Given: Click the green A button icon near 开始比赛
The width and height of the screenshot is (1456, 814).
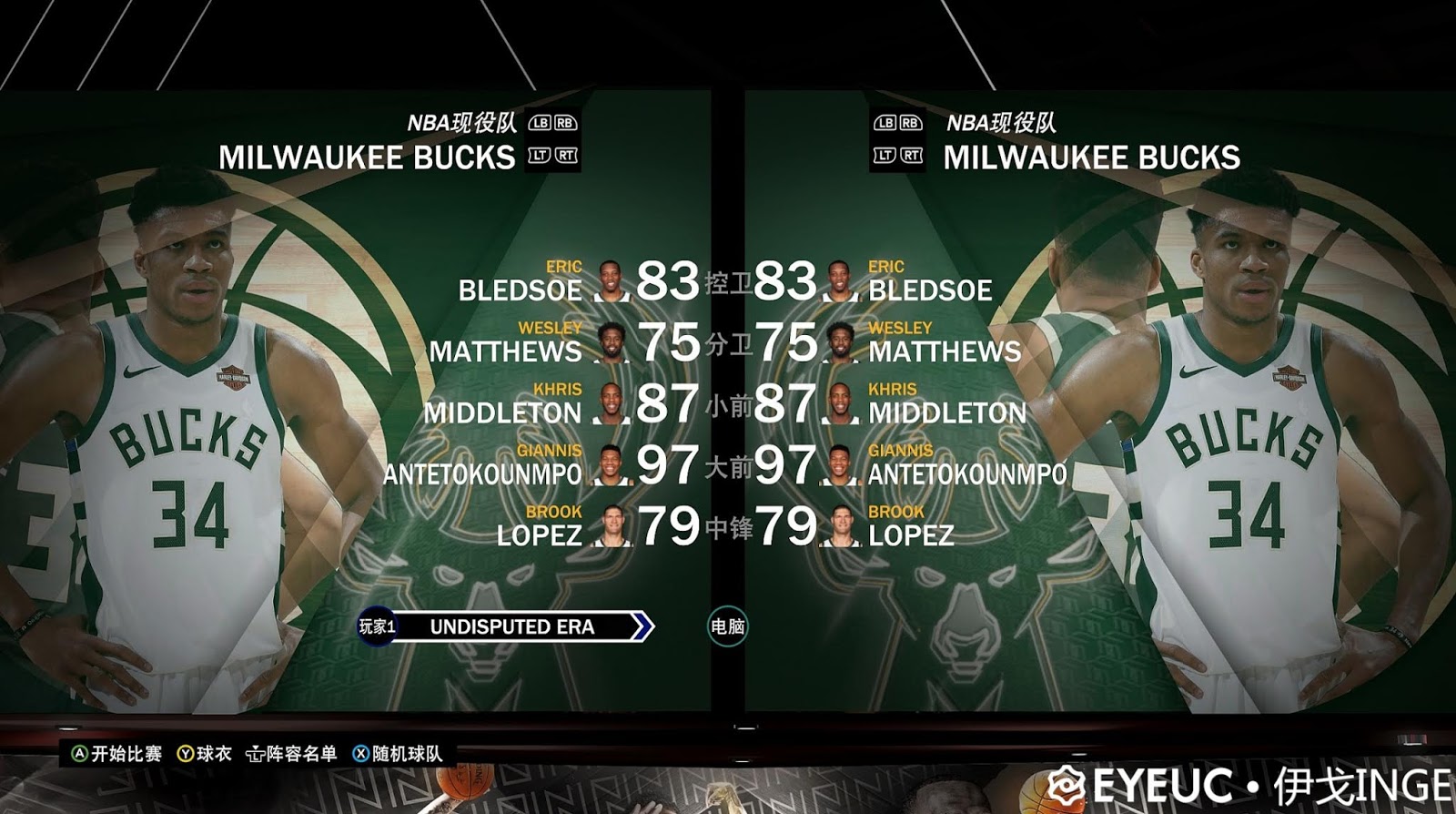Looking at the screenshot, I should [79, 754].
